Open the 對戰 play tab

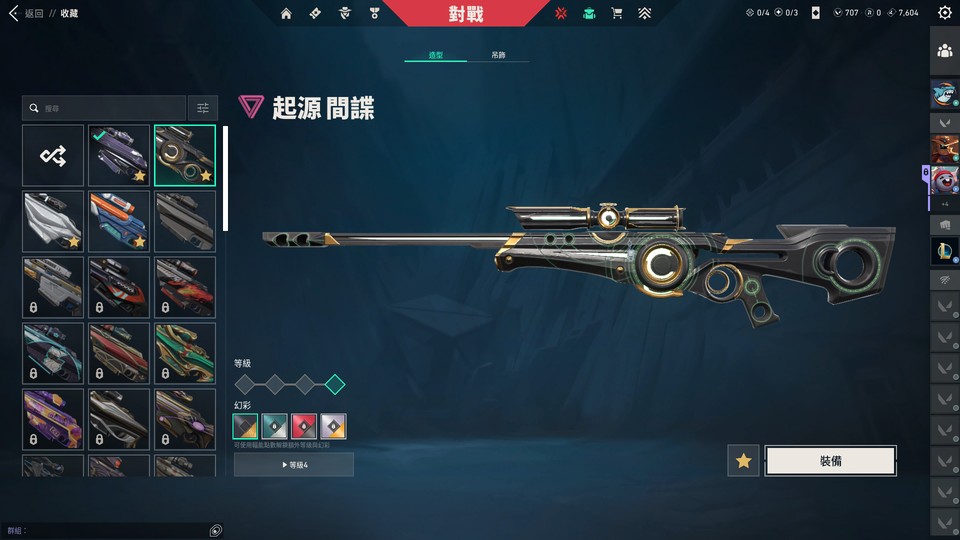click(465, 13)
